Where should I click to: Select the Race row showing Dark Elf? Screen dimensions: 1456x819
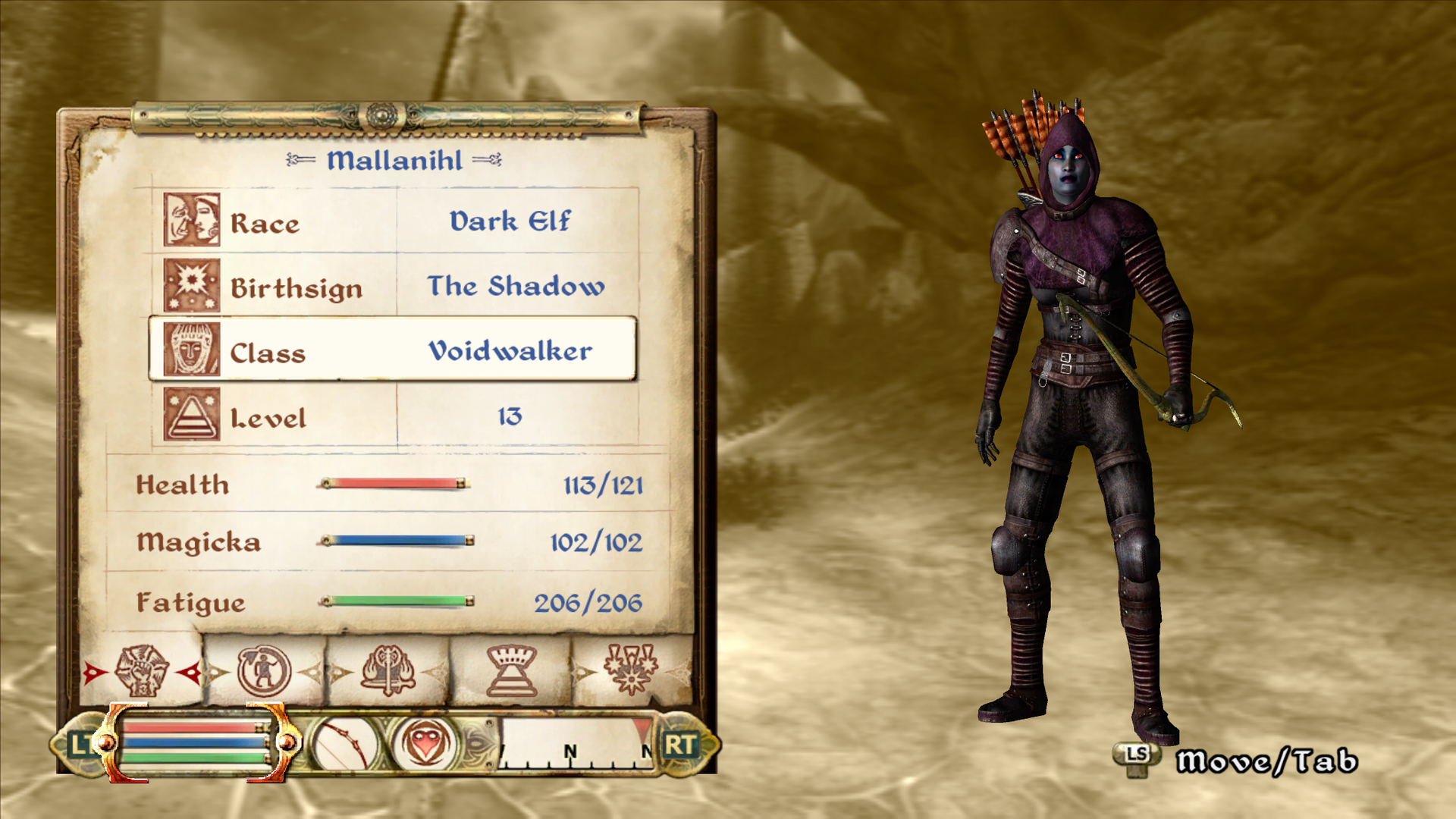(x=394, y=221)
